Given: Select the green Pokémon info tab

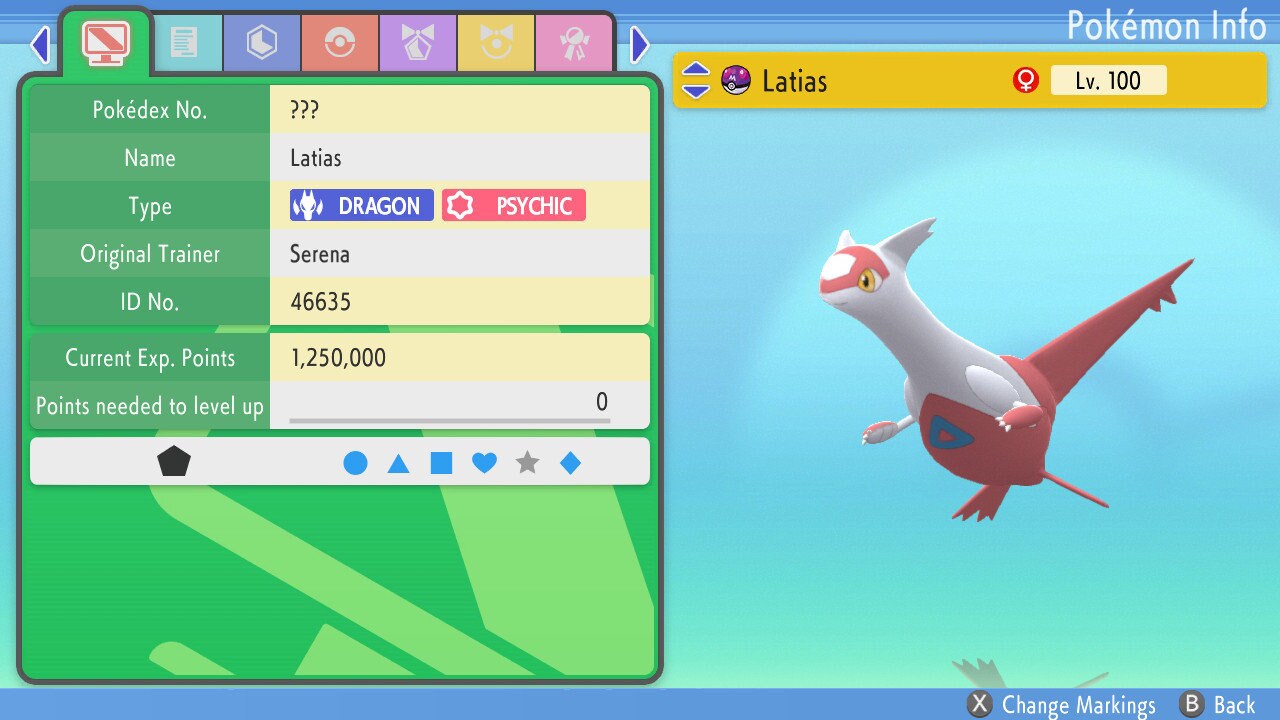Looking at the screenshot, I should pyautogui.click(x=105, y=42).
